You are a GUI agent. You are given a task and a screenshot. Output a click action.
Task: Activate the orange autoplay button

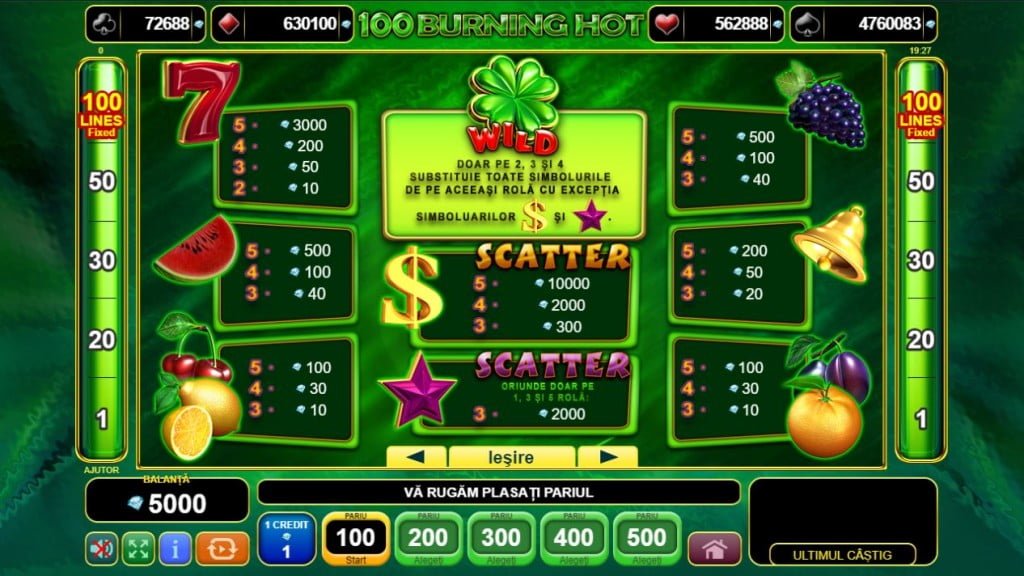pyautogui.click(x=221, y=548)
